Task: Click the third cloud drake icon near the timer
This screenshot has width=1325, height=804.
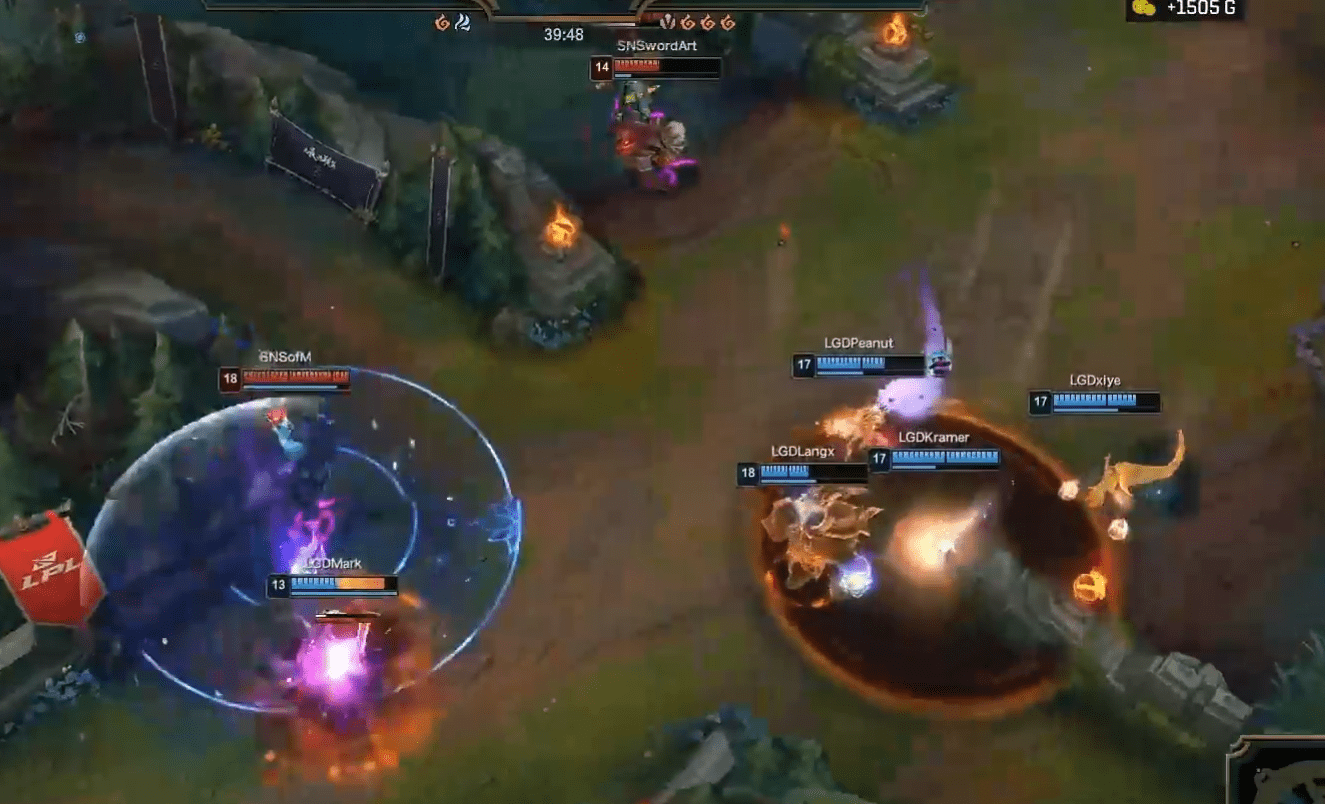Action: click(727, 21)
